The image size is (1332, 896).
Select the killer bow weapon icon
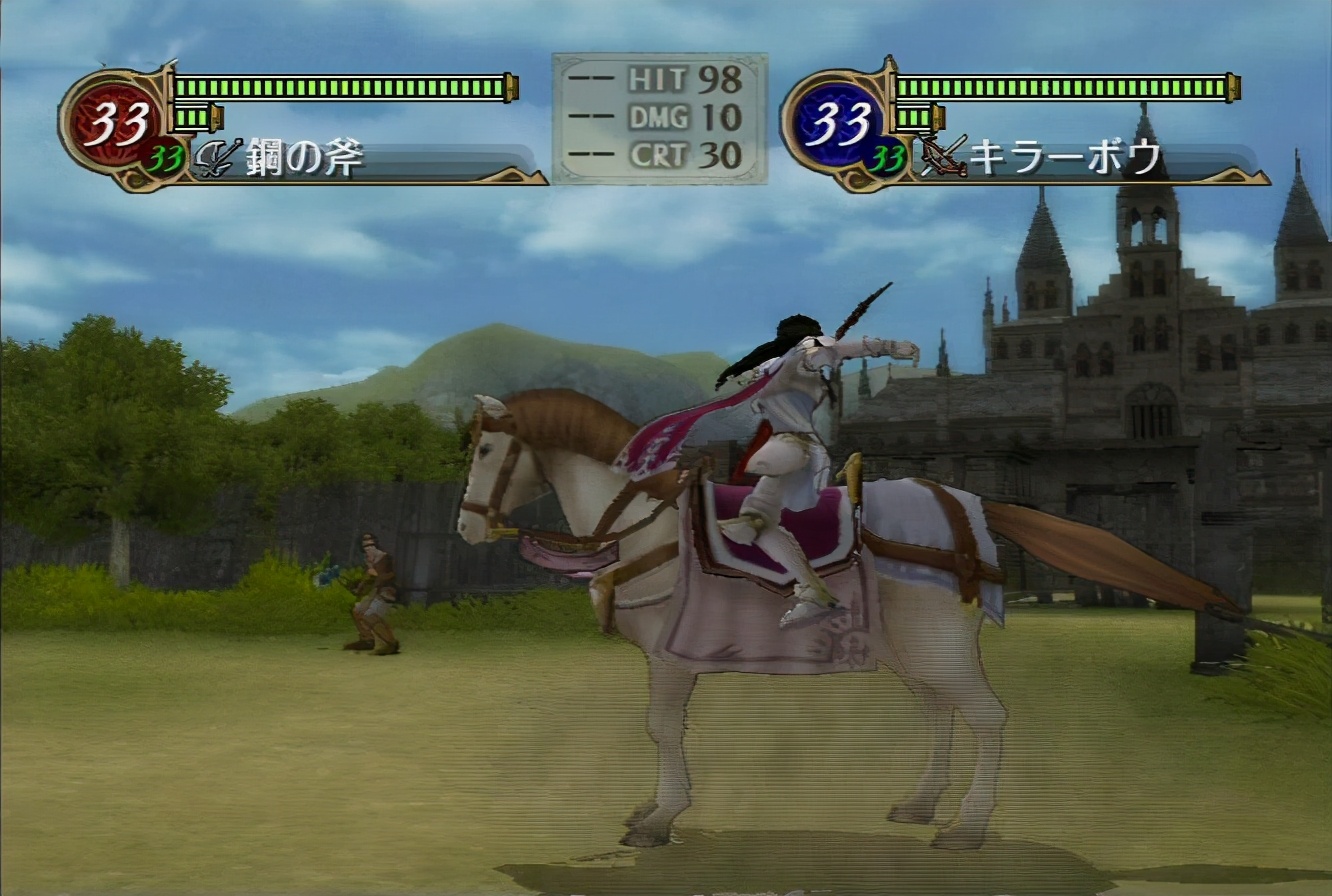[x=942, y=156]
